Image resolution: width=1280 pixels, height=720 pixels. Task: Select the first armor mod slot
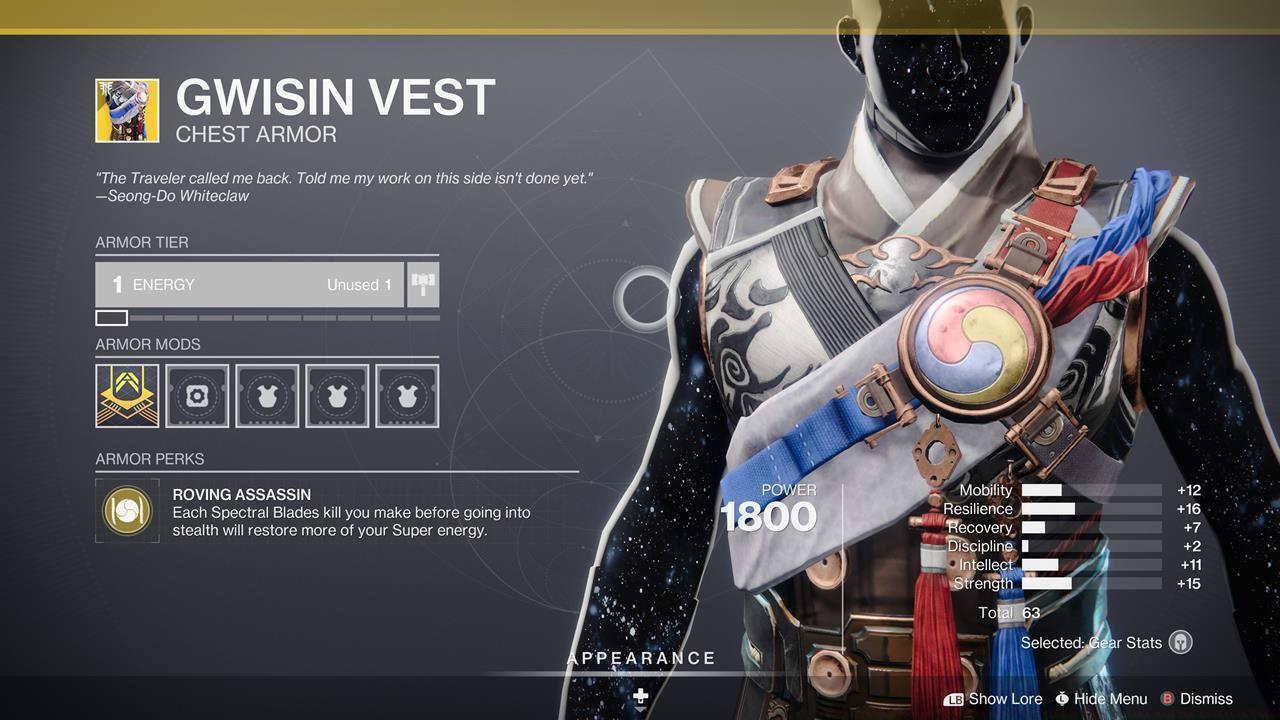126,395
